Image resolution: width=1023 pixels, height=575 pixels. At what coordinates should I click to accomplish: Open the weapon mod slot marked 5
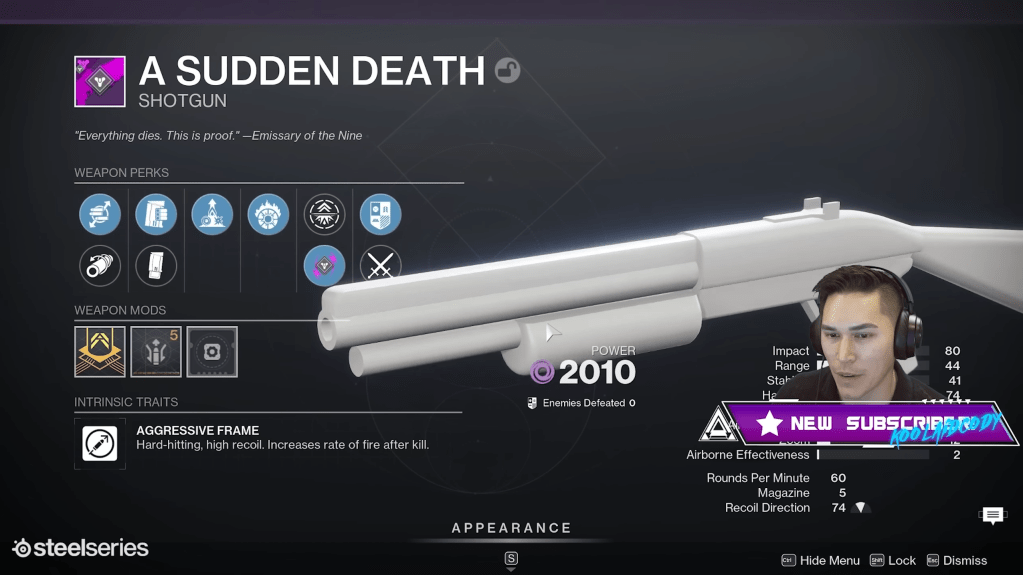pyautogui.click(x=156, y=352)
